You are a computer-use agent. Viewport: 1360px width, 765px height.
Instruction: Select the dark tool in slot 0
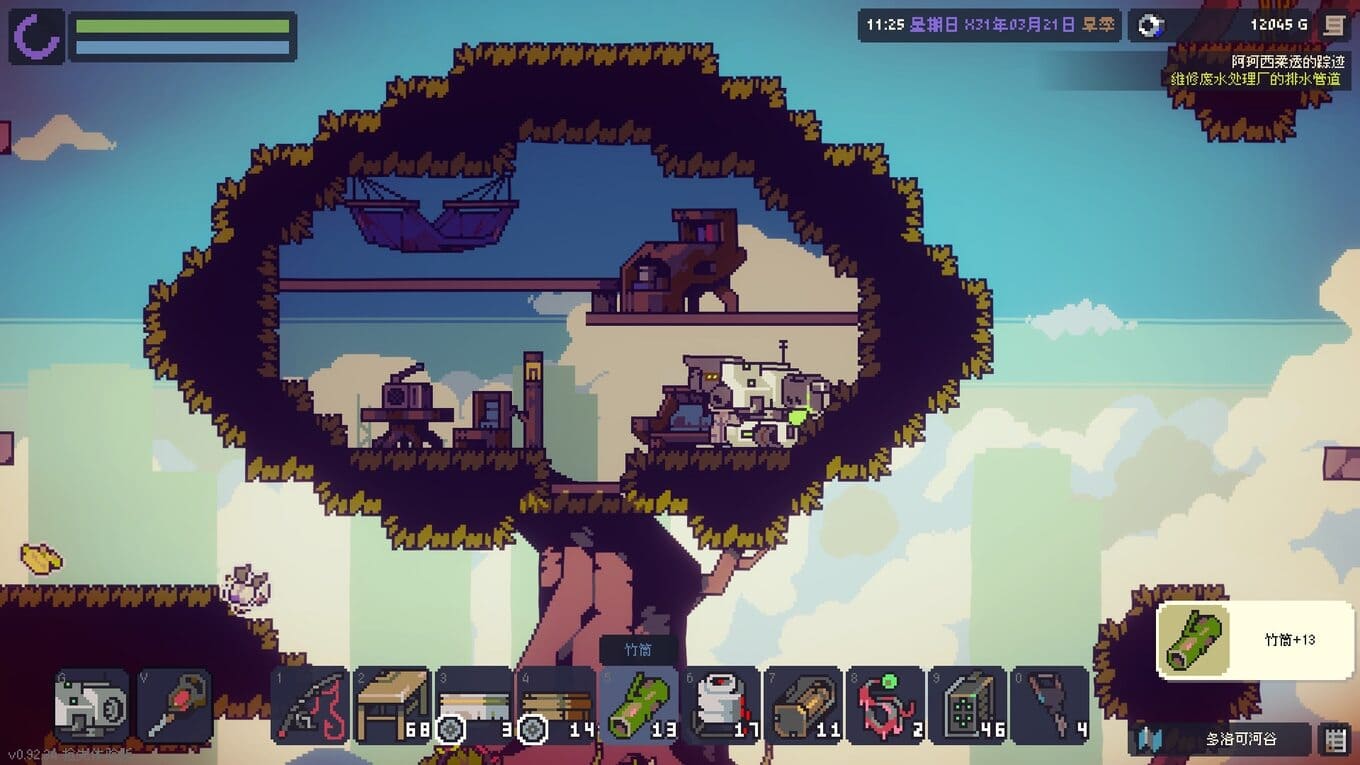point(1050,704)
